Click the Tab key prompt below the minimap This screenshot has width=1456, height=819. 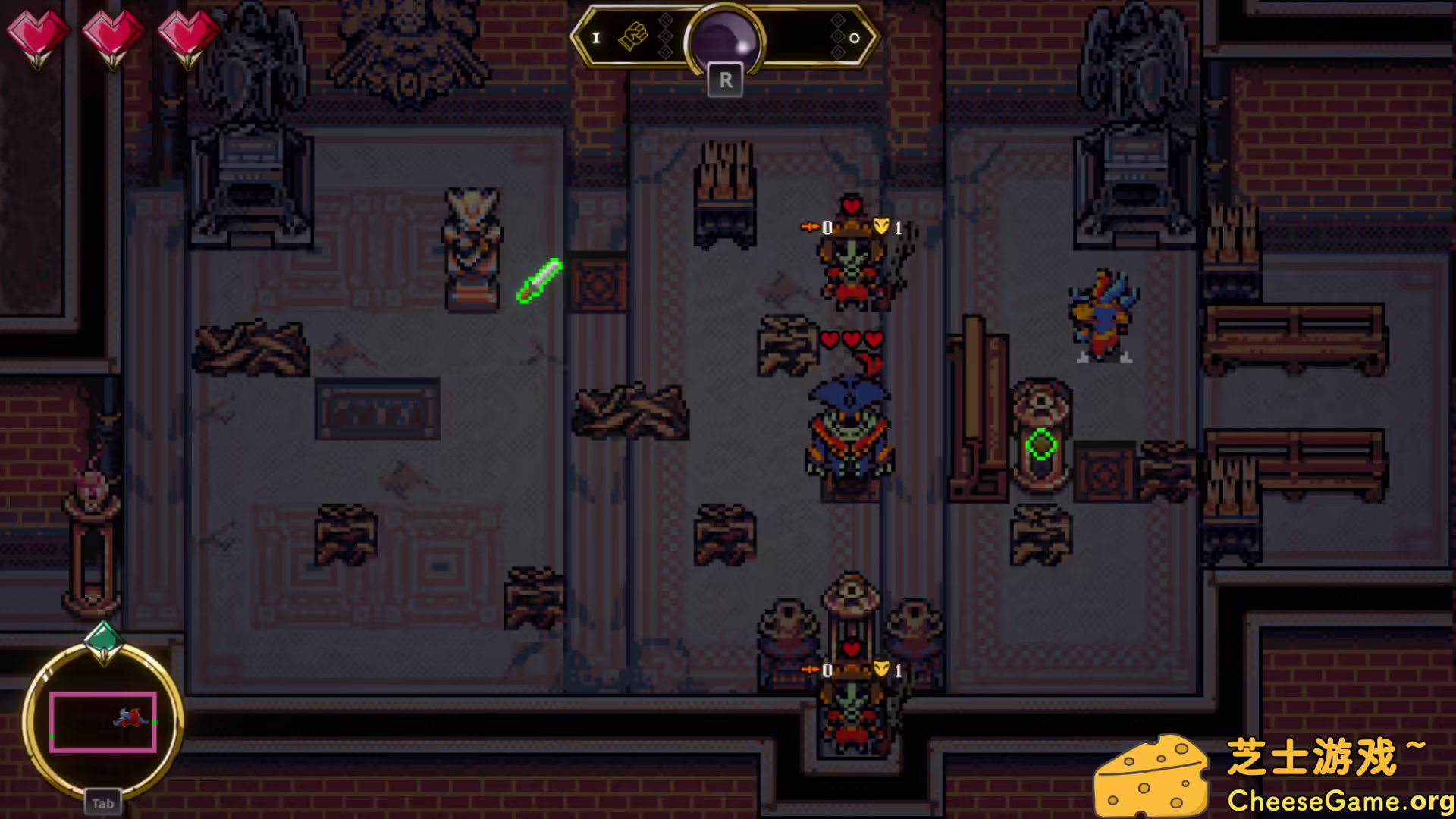coord(103,802)
